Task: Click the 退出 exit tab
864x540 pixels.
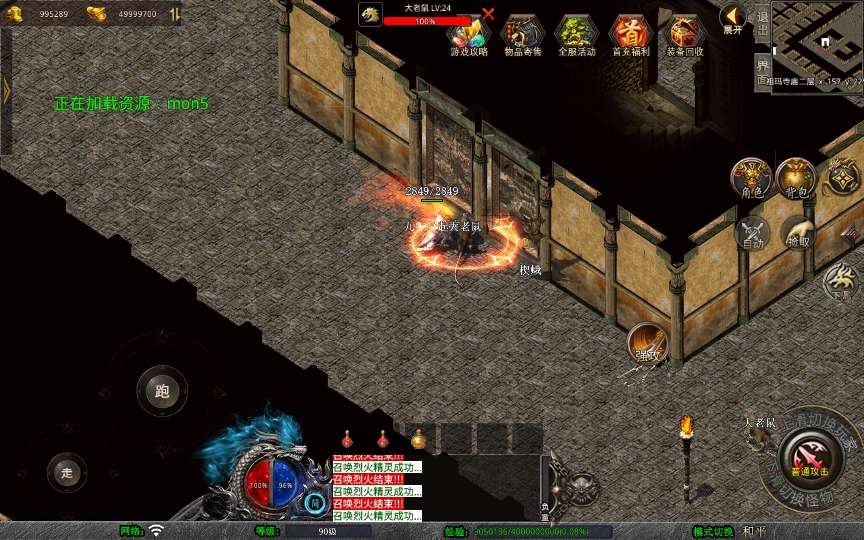Action: (x=762, y=24)
